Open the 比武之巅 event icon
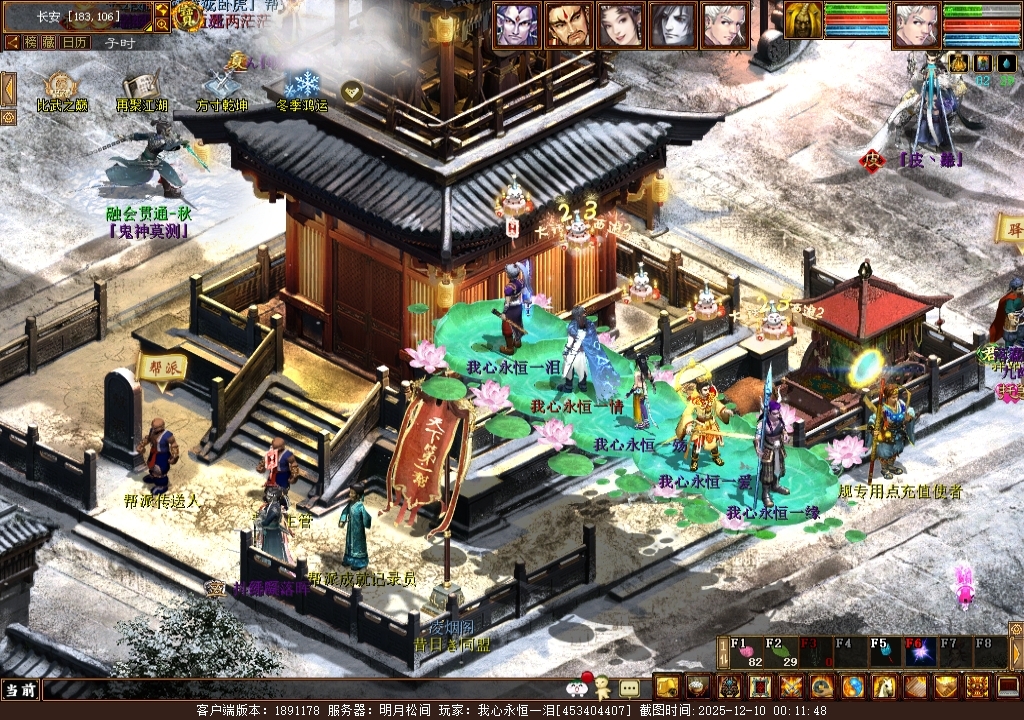Viewport: 1024px width, 720px height. [x=61, y=87]
